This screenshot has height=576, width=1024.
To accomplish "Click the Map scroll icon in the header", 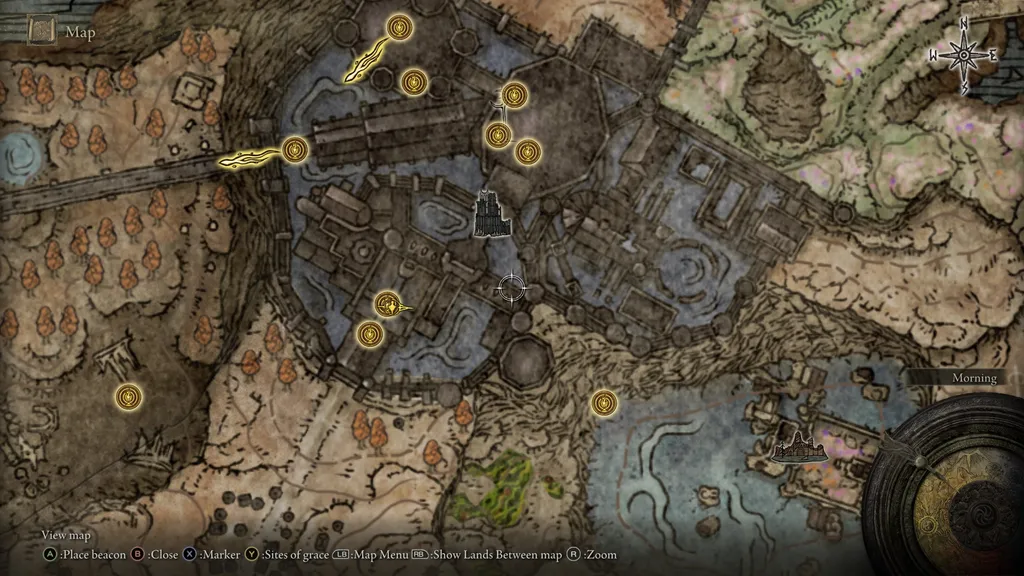I will tap(42, 30).
